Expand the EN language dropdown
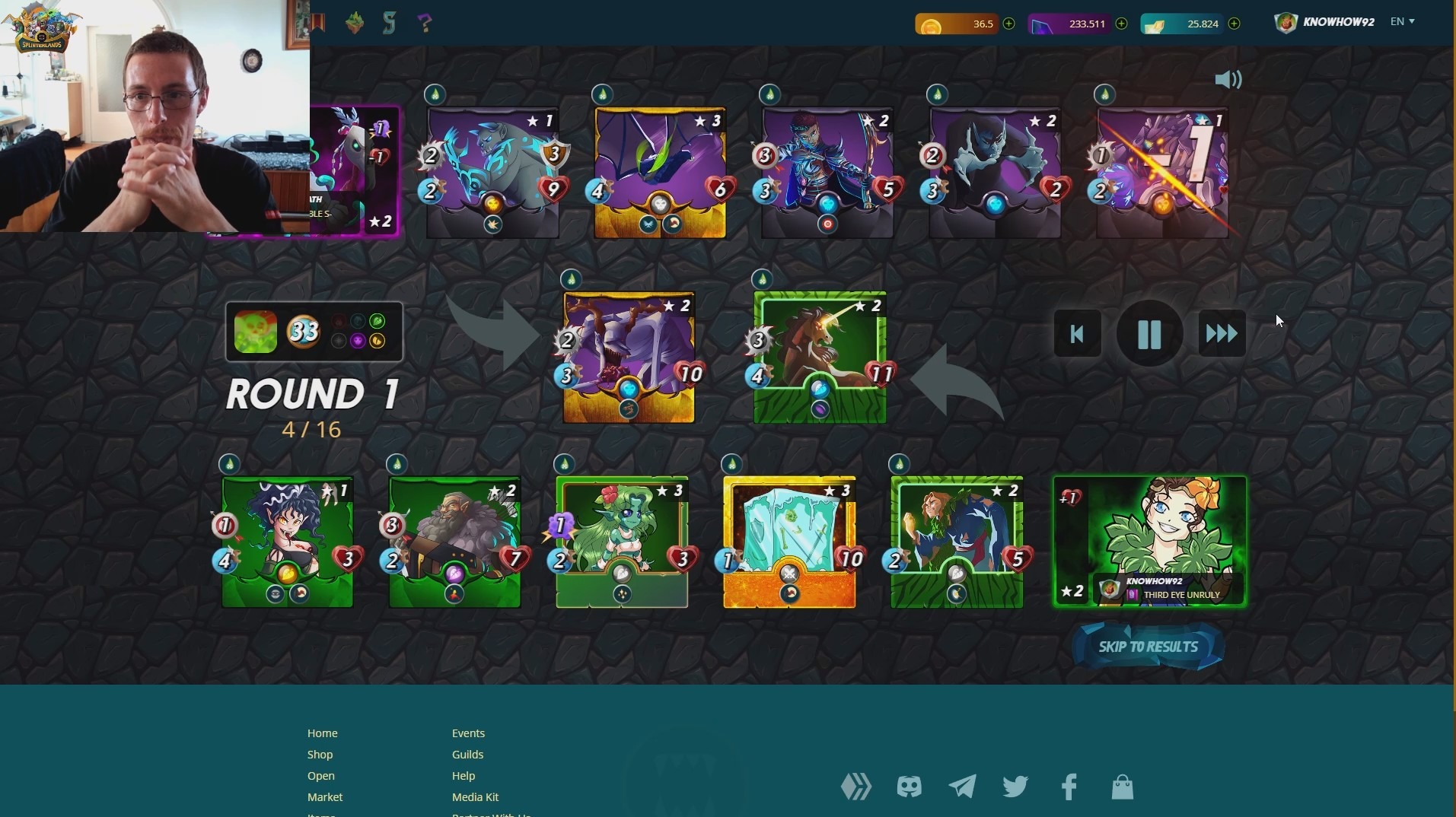1456x817 pixels. click(x=1402, y=21)
